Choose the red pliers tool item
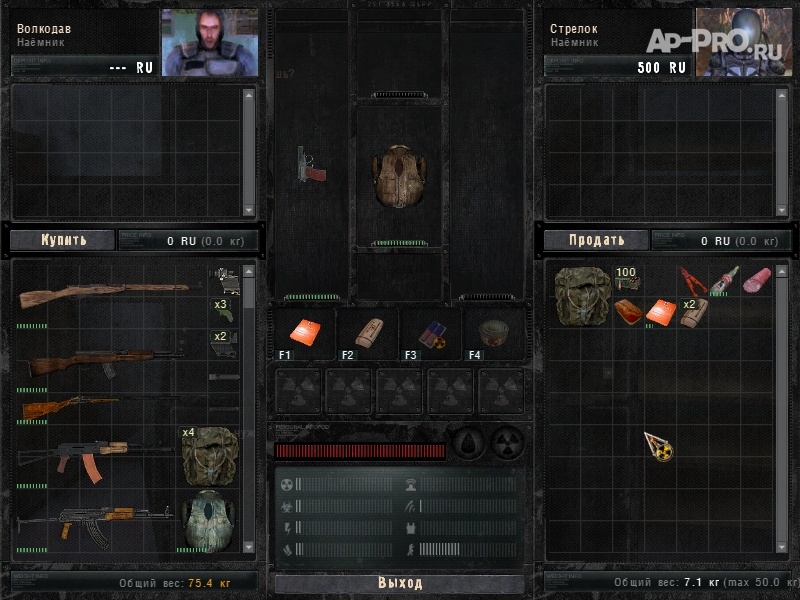Viewport: 800px width, 600px height. point(693,279)
